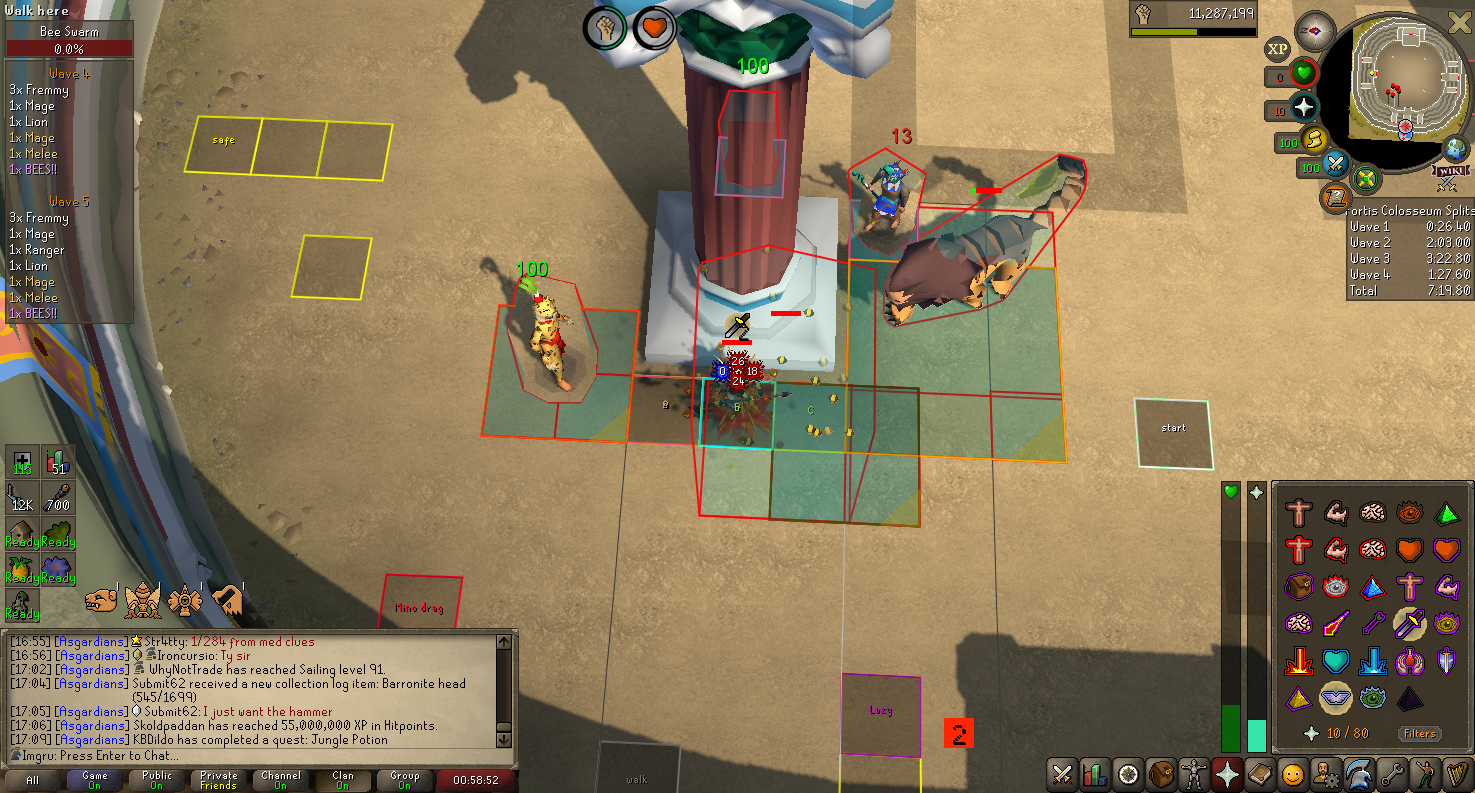Viewport: 1475px width, 793px height.
Task: Open the Skills tab with bar chart icon
Action: point(1096,775)
